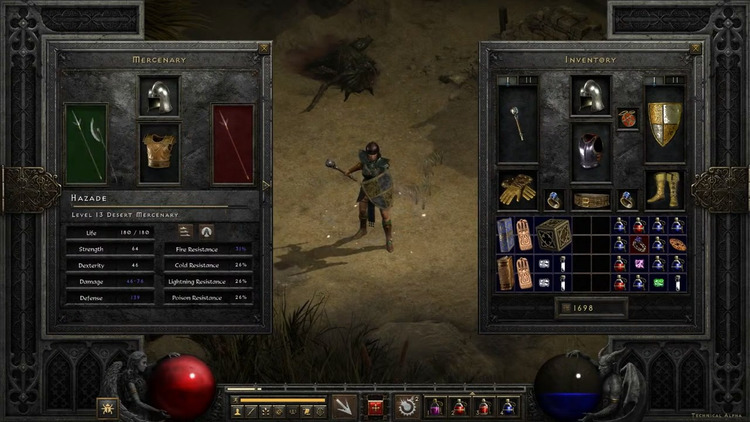Select the equipped helmet in Inventory

click(x=590, y=96)
